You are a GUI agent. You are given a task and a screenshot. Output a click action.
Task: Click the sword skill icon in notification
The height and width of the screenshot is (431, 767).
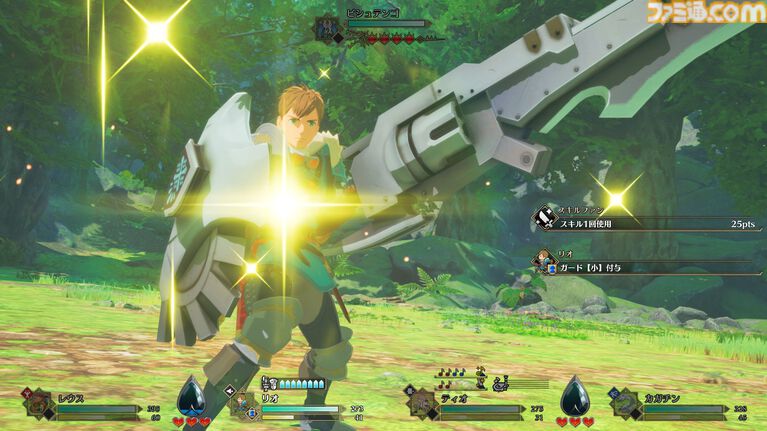[x=545, y=217]
